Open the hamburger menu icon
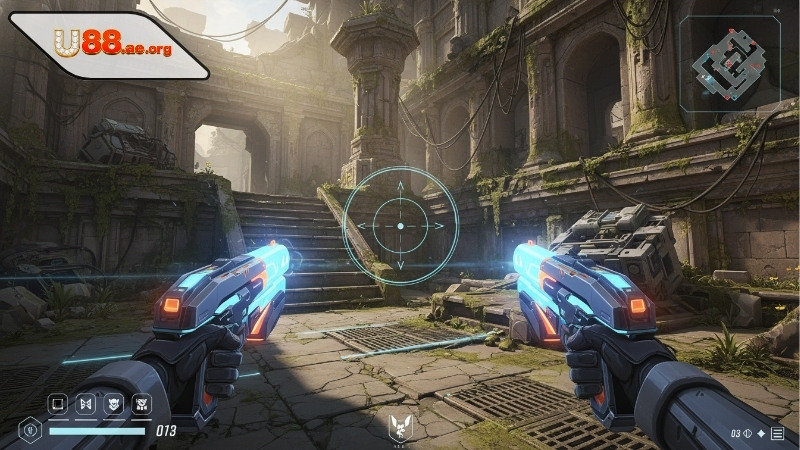The height and width of the screenshot is (450, 800). tap(777, 433)
